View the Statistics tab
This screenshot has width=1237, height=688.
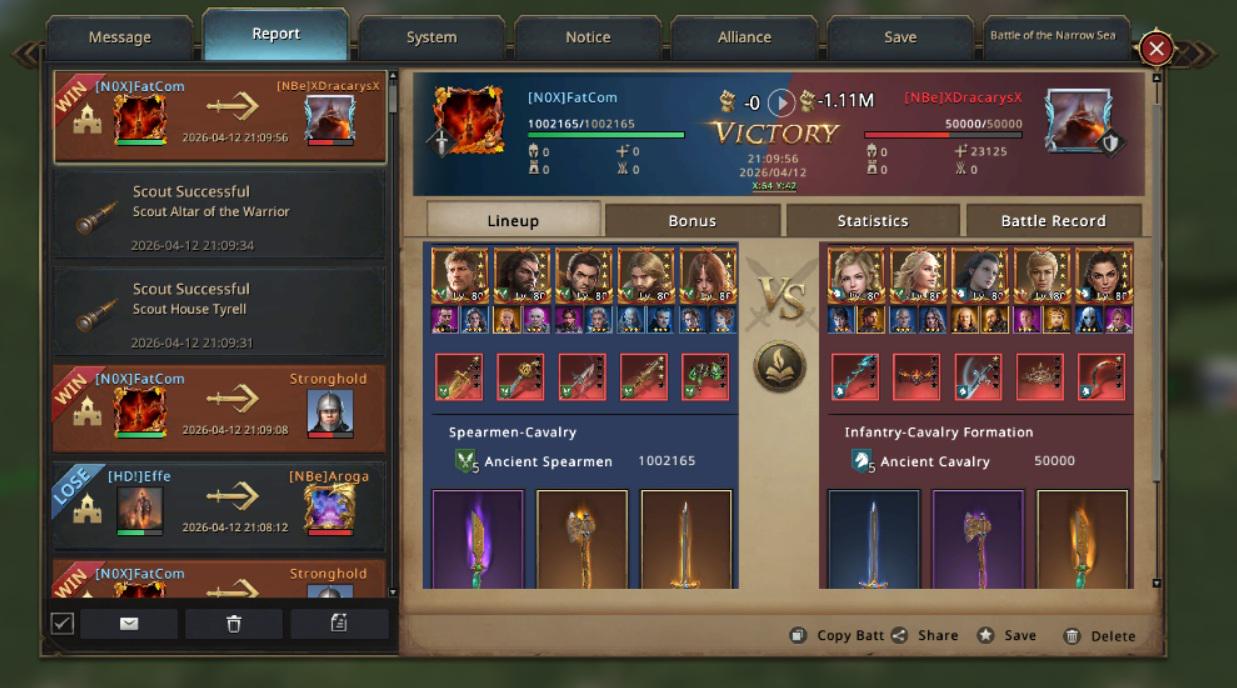tap(872, 221)
